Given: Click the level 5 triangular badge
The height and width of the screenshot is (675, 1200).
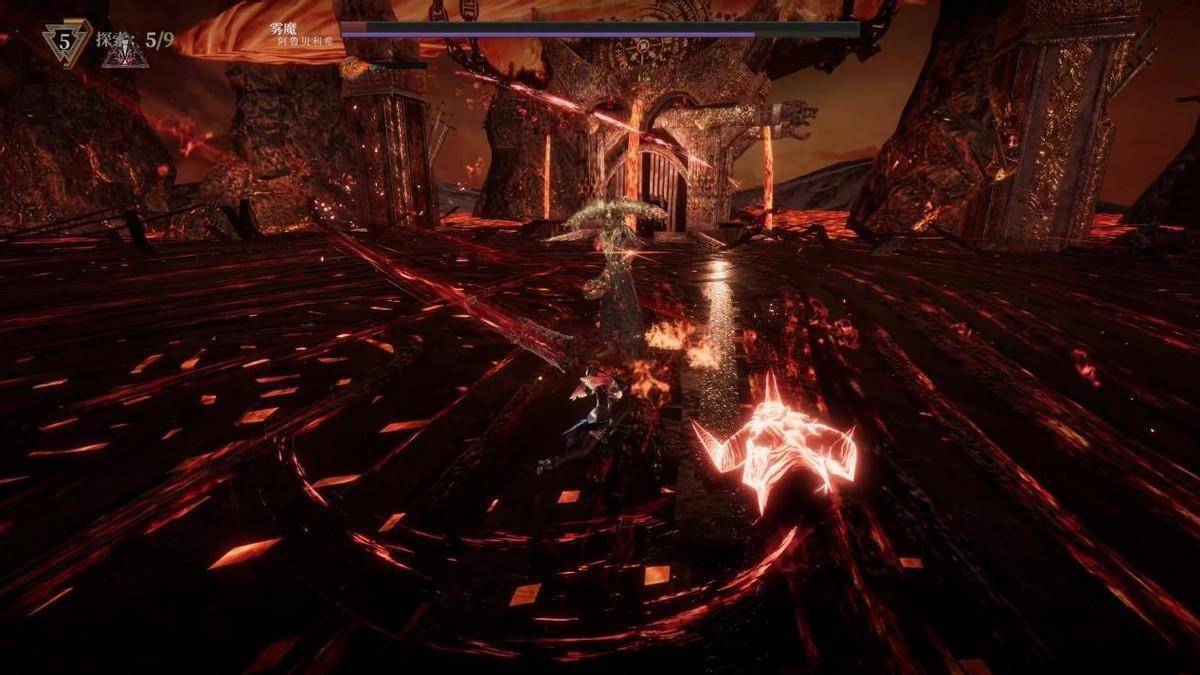Looking at the screenshot, I should click(67, 44).
